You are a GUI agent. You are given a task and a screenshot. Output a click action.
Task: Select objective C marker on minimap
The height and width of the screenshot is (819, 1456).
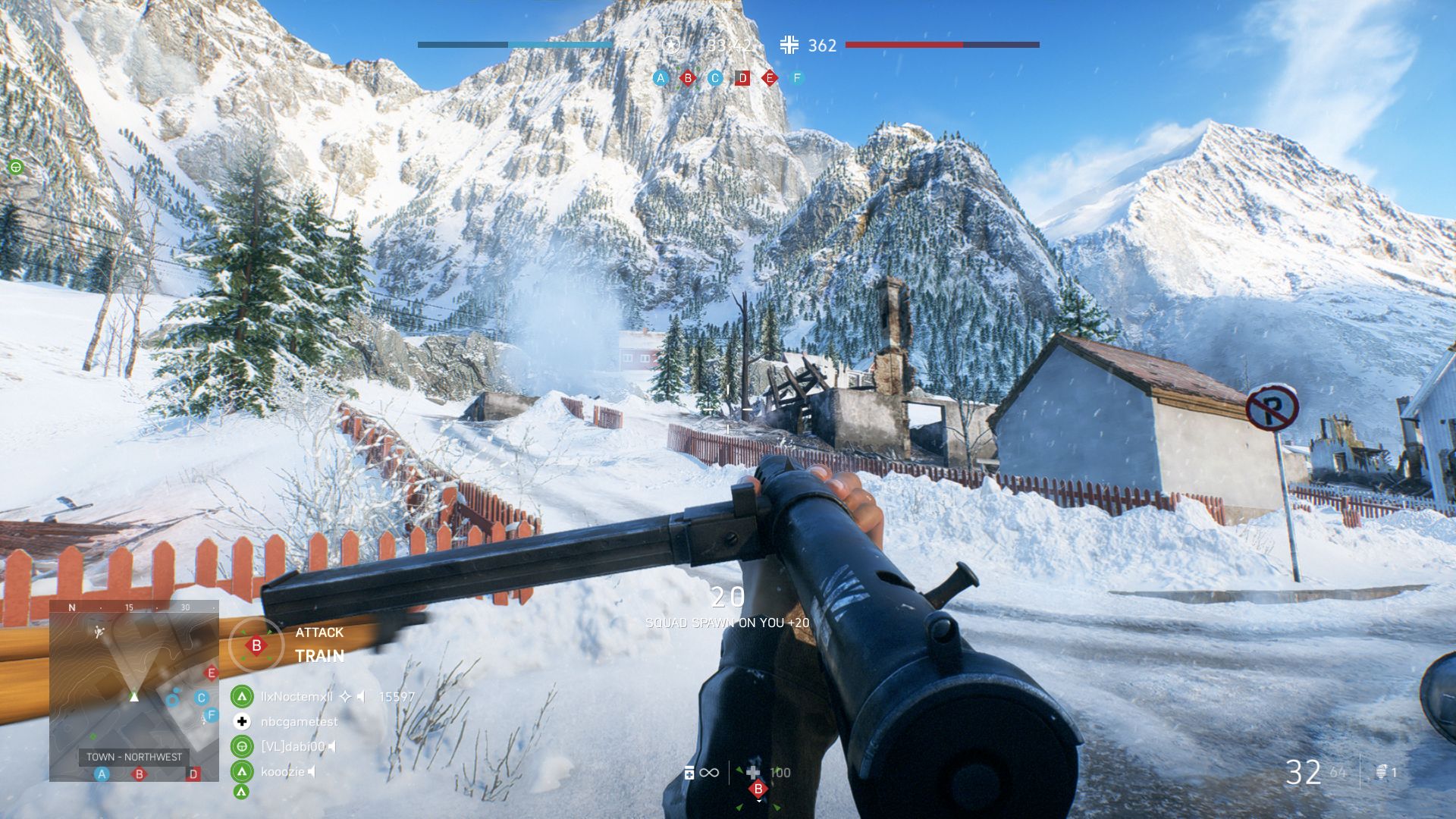[x=201, y=698]
